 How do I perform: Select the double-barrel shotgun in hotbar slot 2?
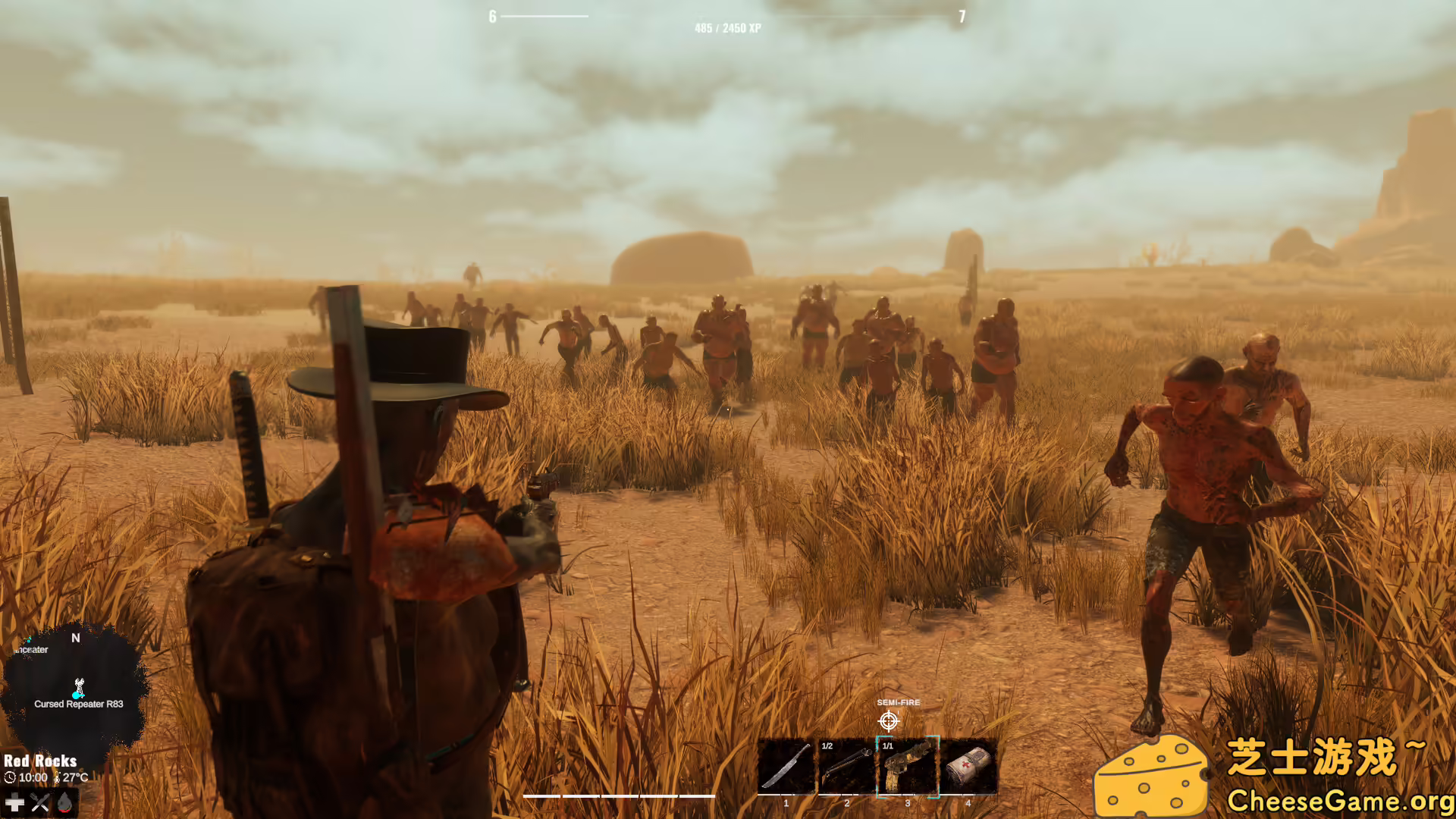(846, 766)
